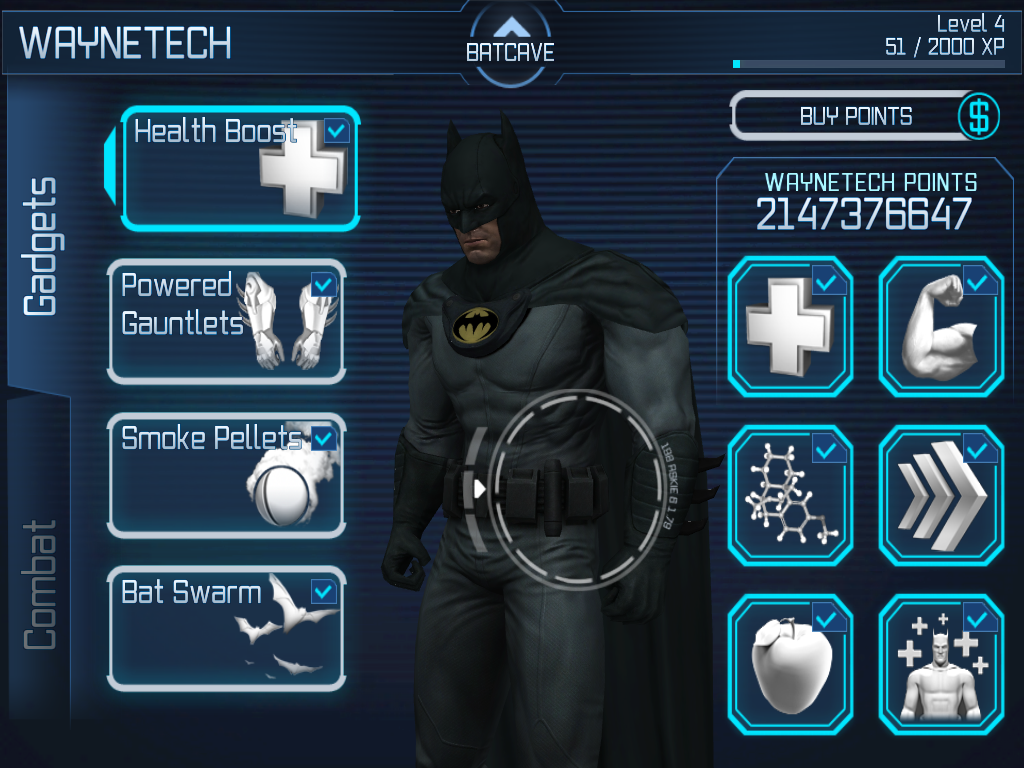Image resolution: width=1024 pixels, height=768 pixels.
Task: Switch to the Combat tab
Action: [x=40, y=585]
